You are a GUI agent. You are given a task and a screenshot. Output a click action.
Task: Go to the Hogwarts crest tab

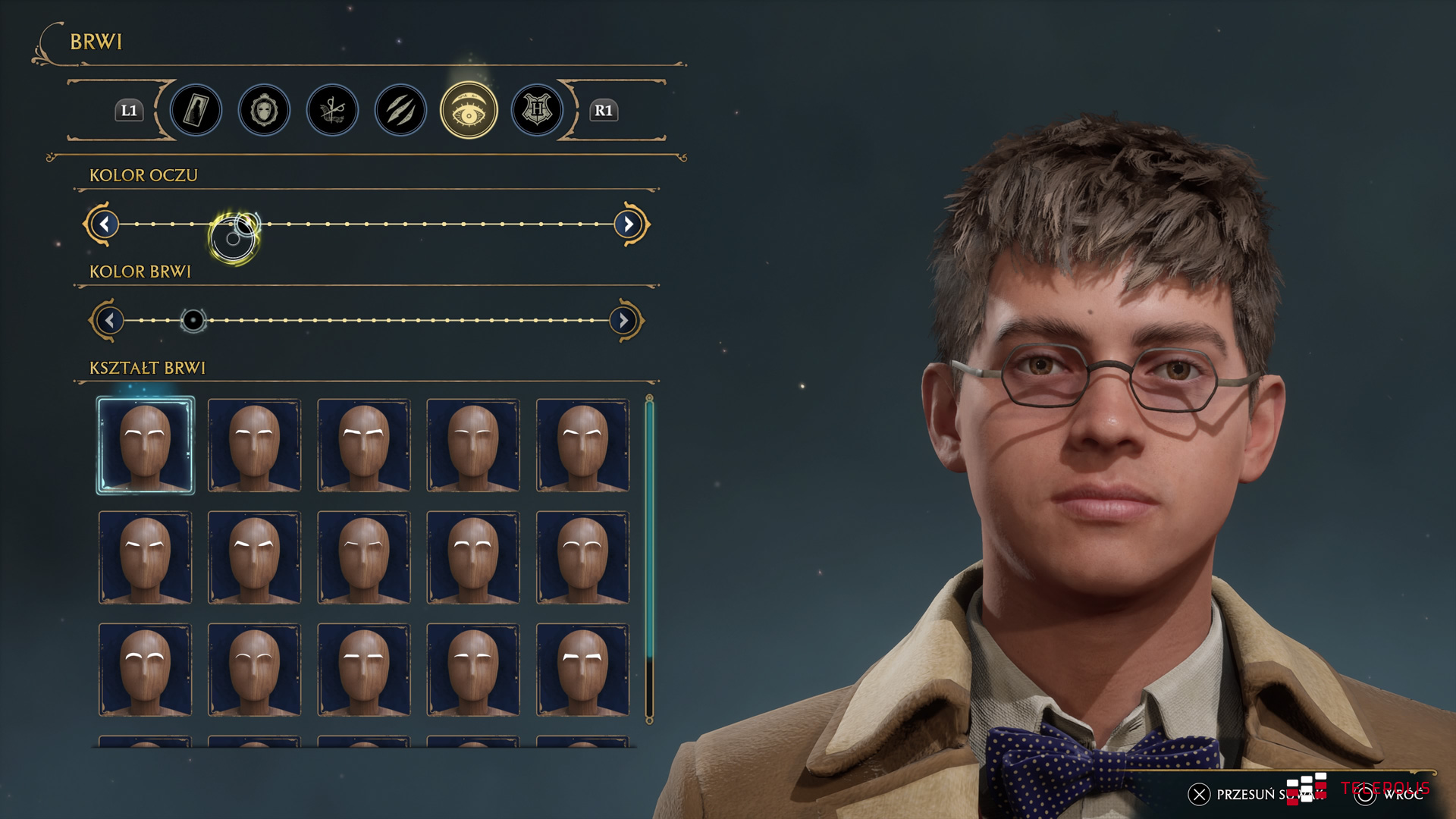click(x=537, y=111)
